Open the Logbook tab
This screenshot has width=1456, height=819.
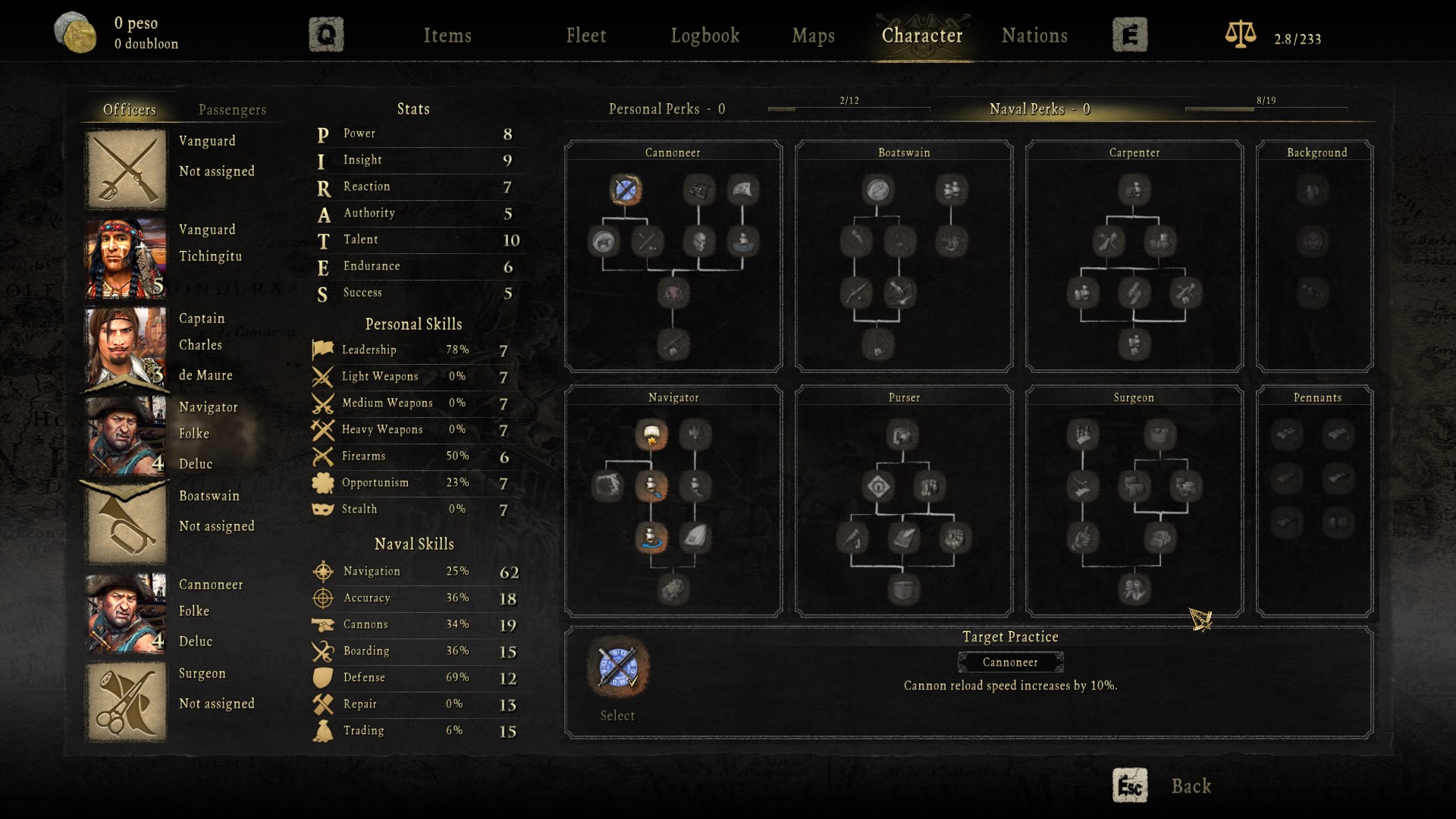[x=704, y=36]
